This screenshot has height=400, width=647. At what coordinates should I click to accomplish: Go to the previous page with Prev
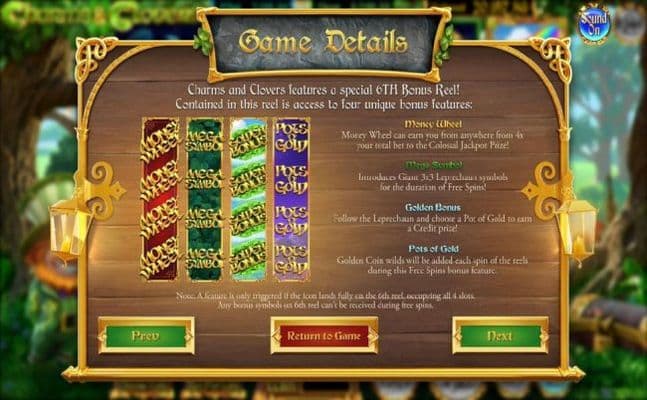(x=146, y=336)
